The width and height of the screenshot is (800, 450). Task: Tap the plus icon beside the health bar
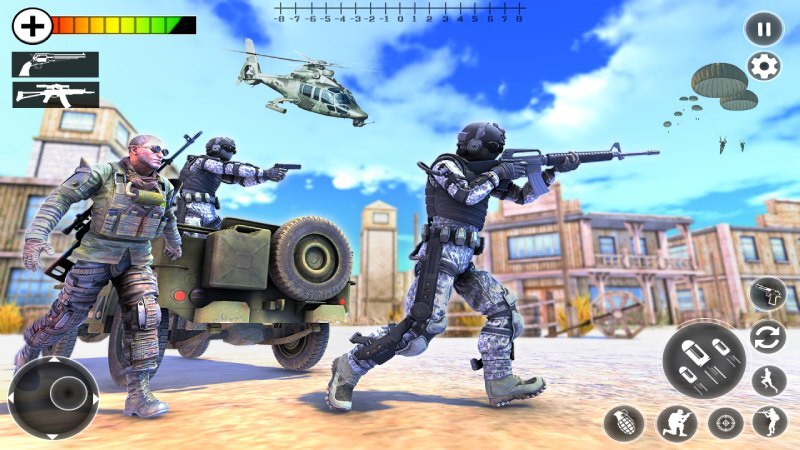(32, 25)
